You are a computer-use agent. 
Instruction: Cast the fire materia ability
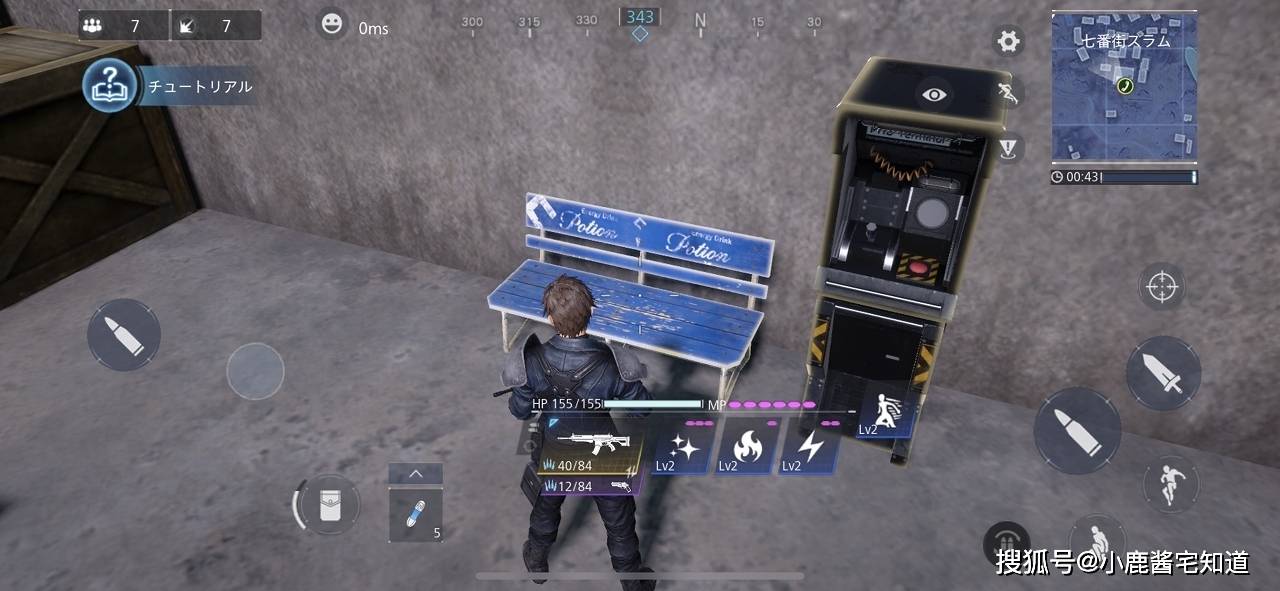pyautogui.click(x=745, y=447)
